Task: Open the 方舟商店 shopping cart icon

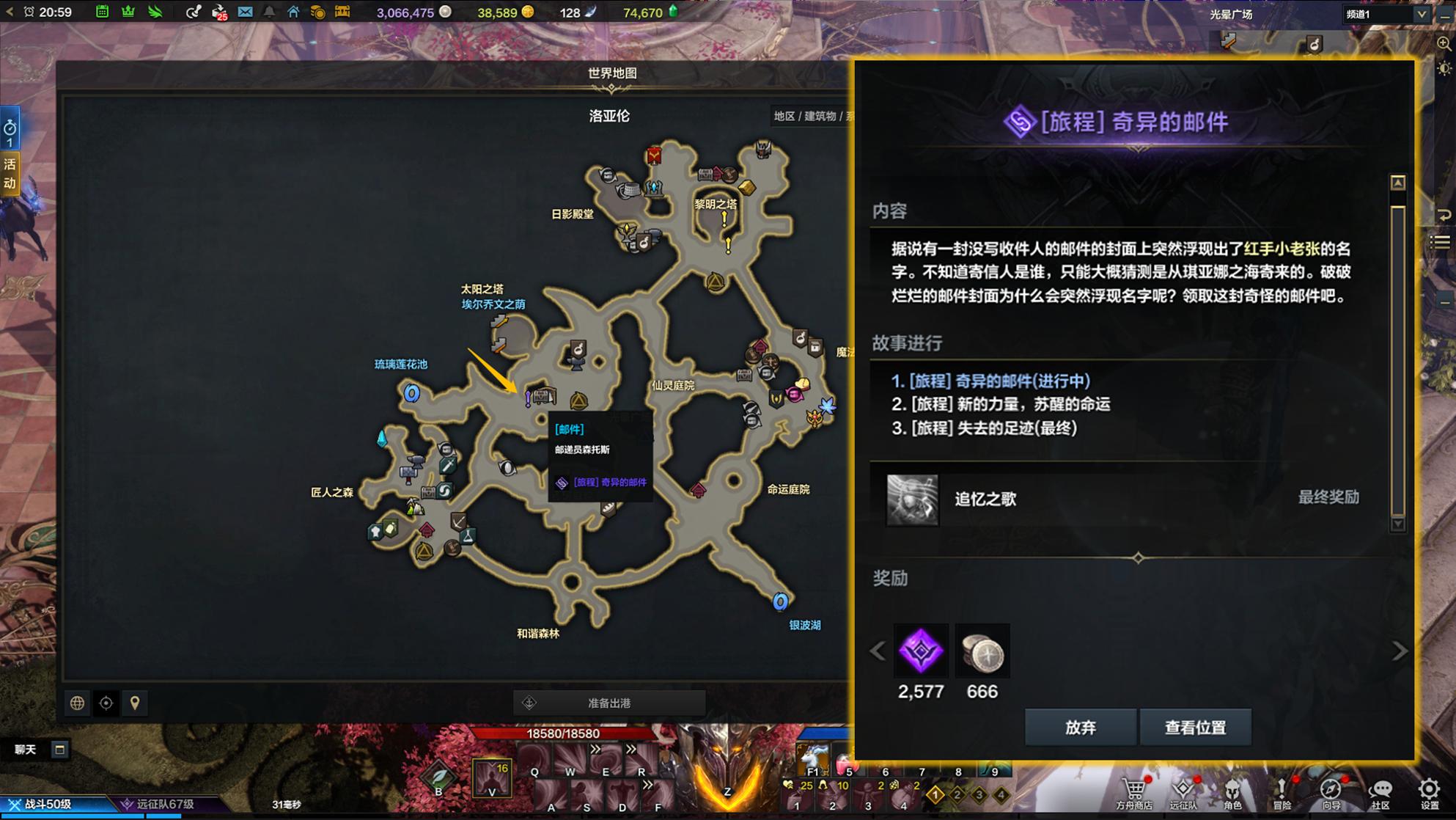Action: 1136,789
